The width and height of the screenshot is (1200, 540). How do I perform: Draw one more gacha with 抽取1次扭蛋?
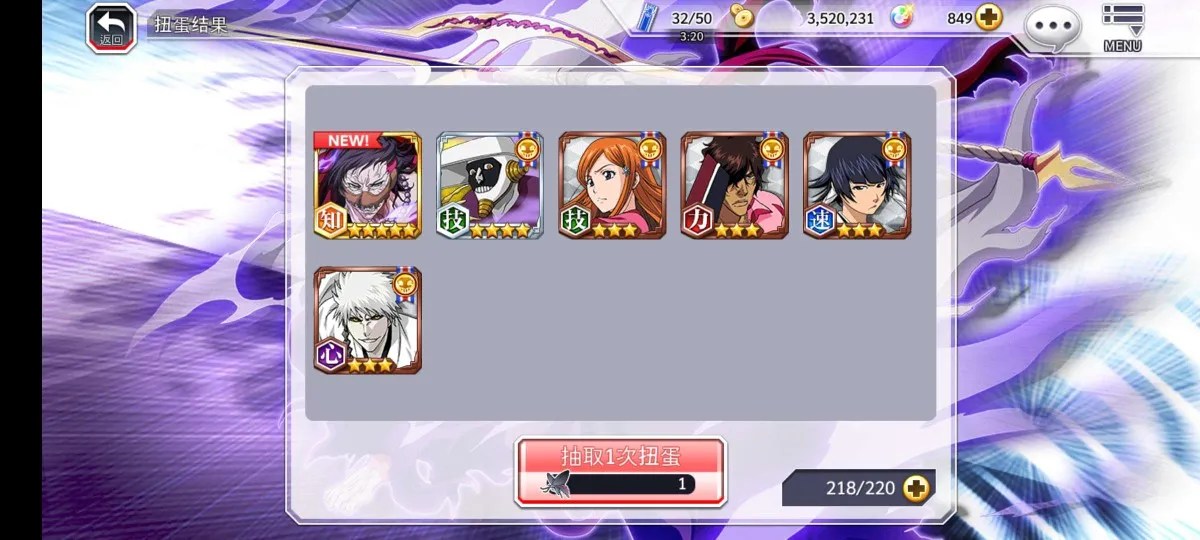620,470
